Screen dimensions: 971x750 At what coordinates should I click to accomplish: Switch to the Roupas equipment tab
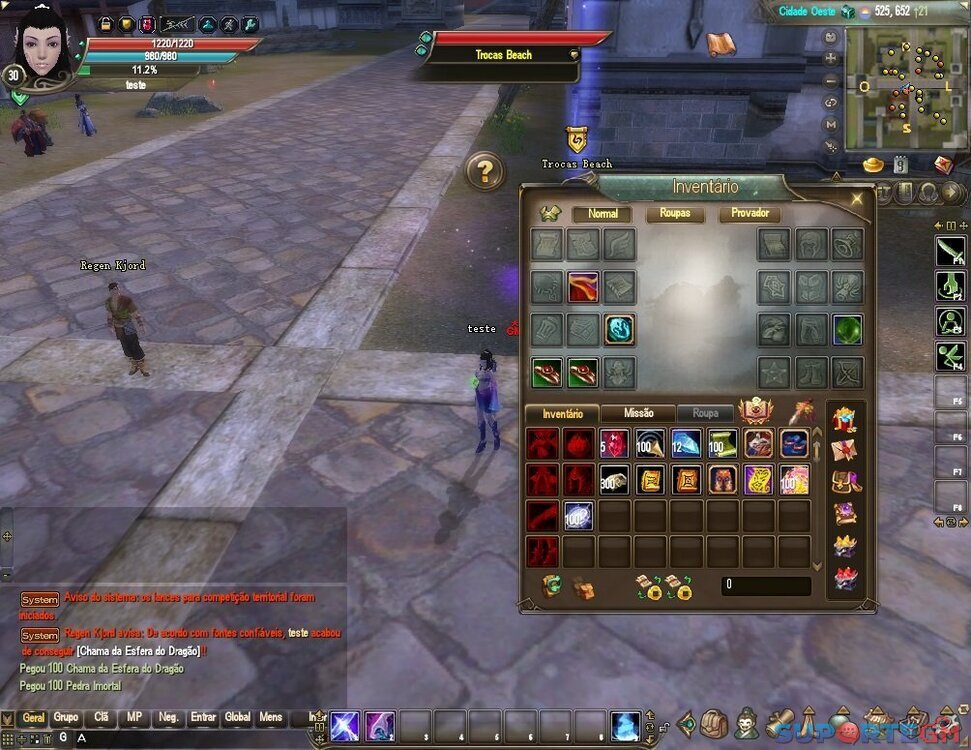[675, 214]
